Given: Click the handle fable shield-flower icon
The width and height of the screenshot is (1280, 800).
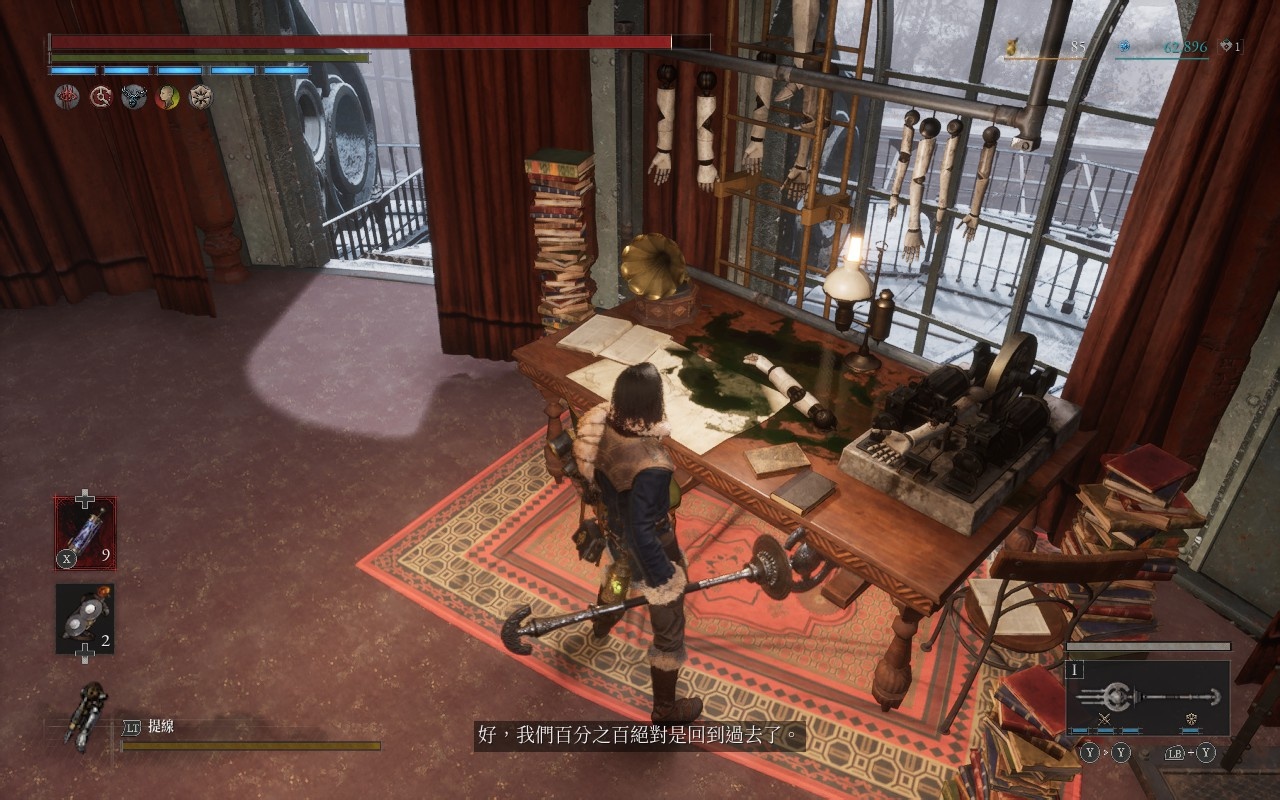Looking at the screenshot, I should 1192,719.
